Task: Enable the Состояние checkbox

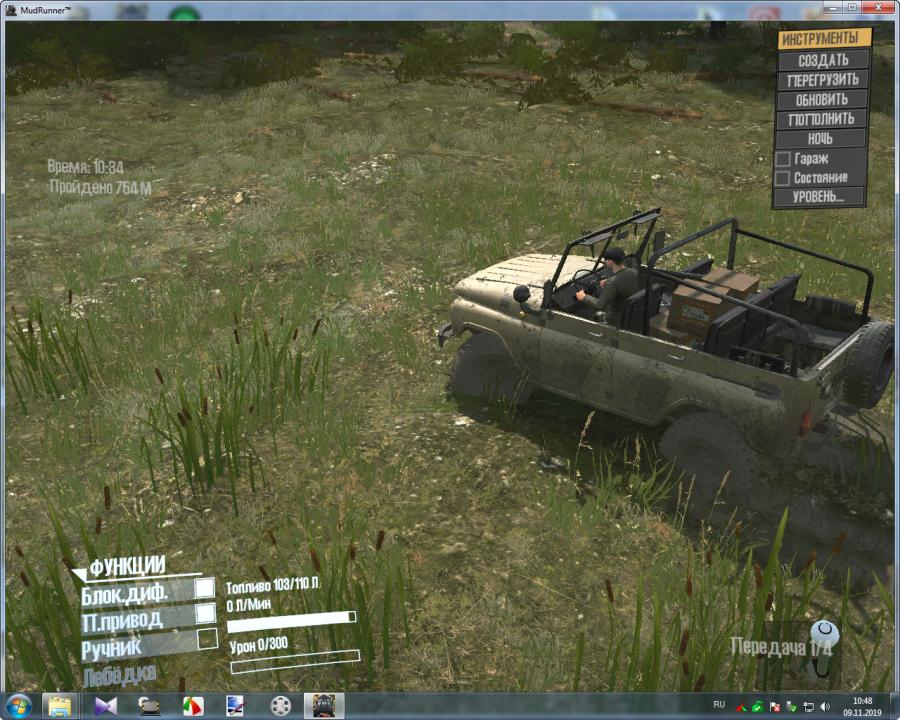Action: point(783,178)
